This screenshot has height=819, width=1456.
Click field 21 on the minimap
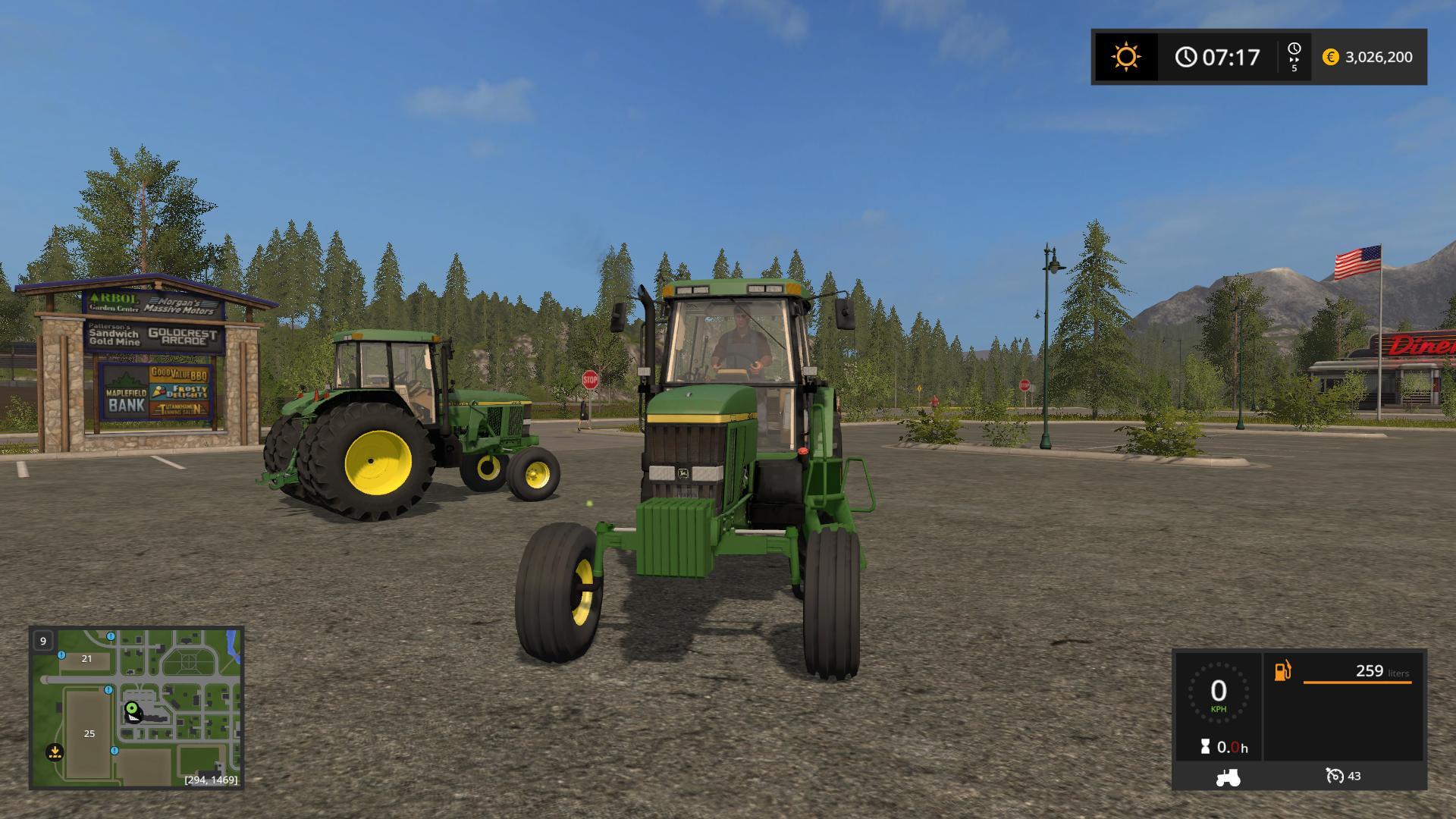pyautogui.click(x=86, y=658)
